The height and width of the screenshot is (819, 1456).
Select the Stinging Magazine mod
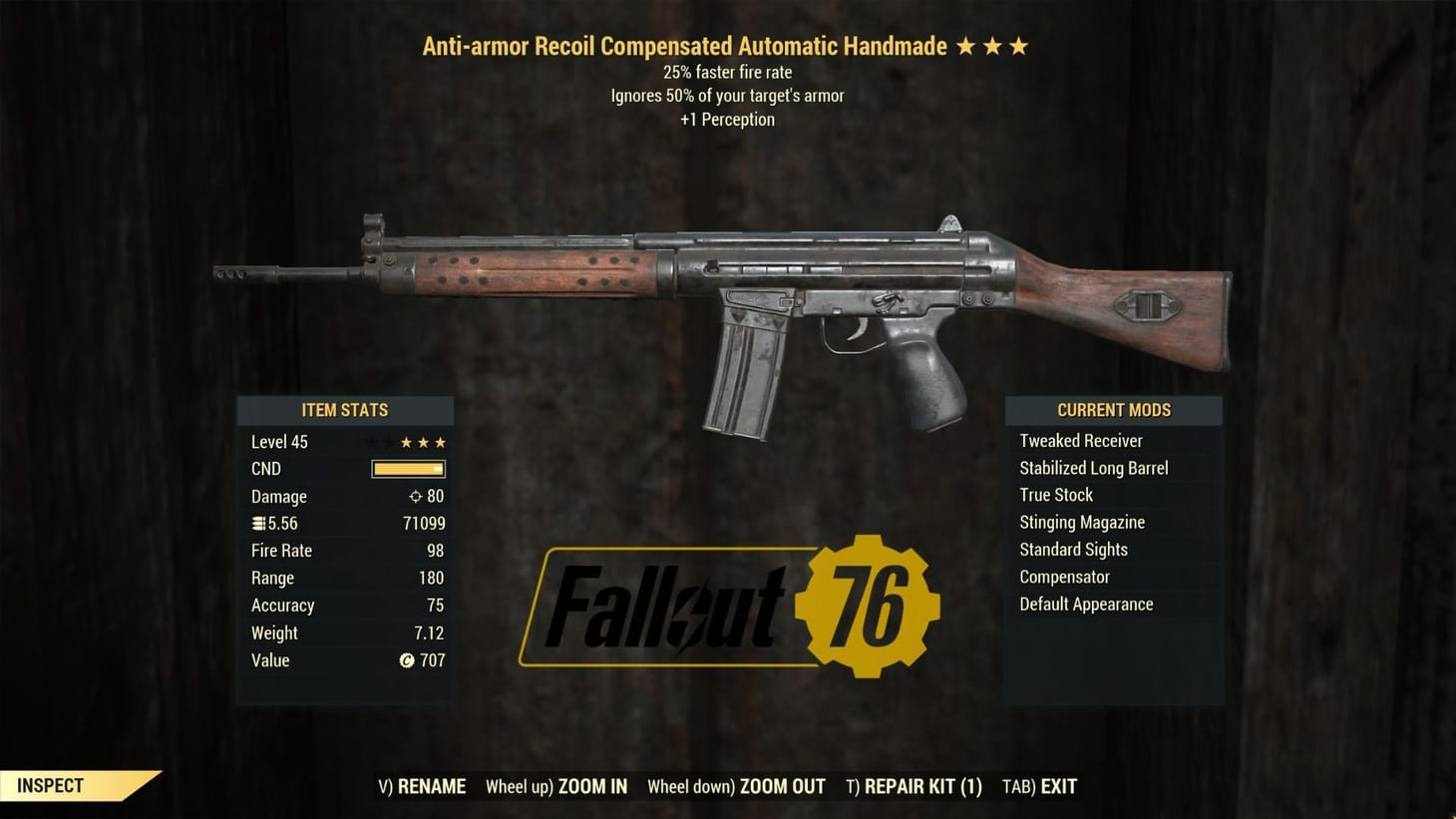1082,522
